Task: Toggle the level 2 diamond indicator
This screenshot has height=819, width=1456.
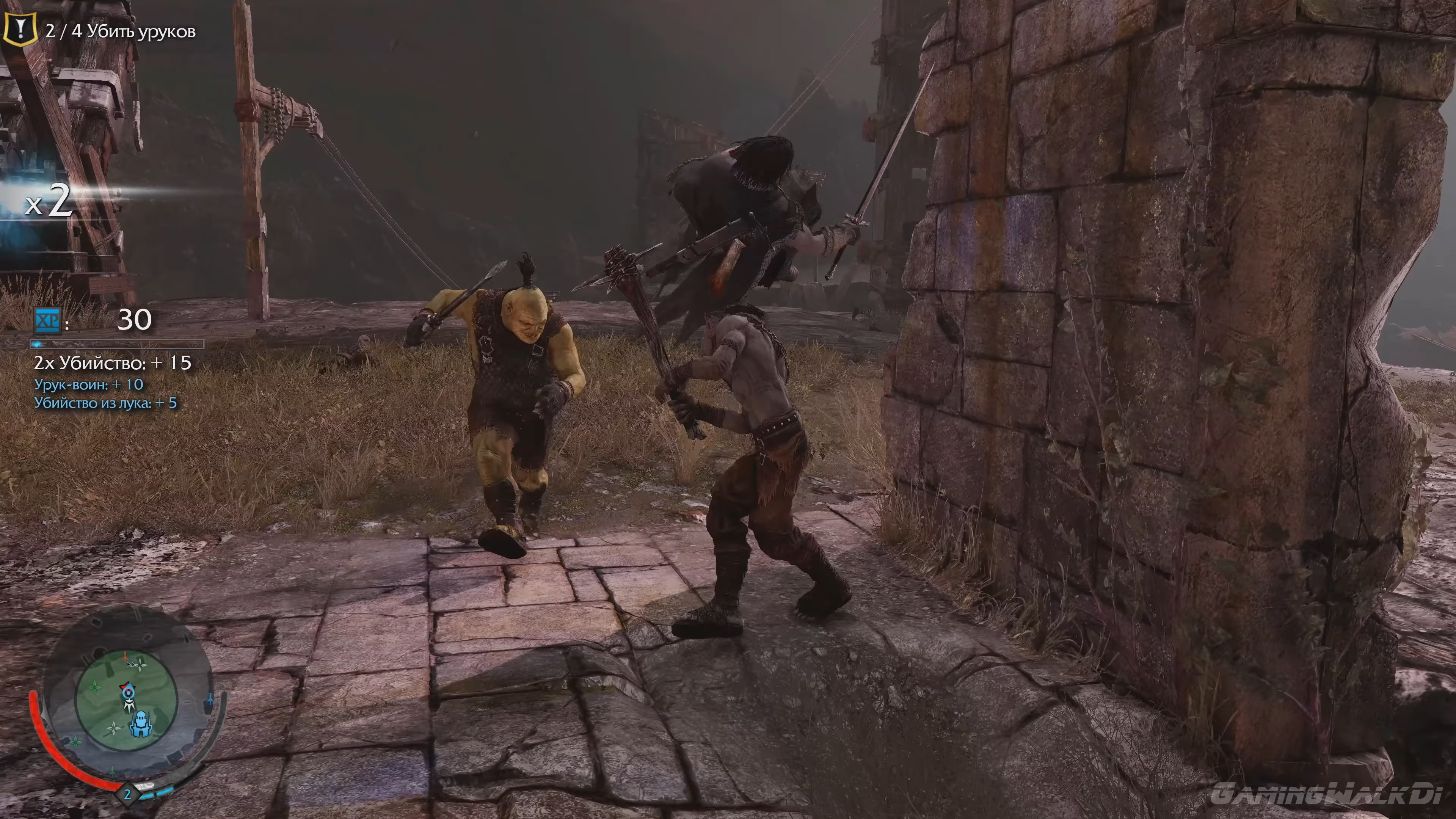Action: [x=128, y=796]
